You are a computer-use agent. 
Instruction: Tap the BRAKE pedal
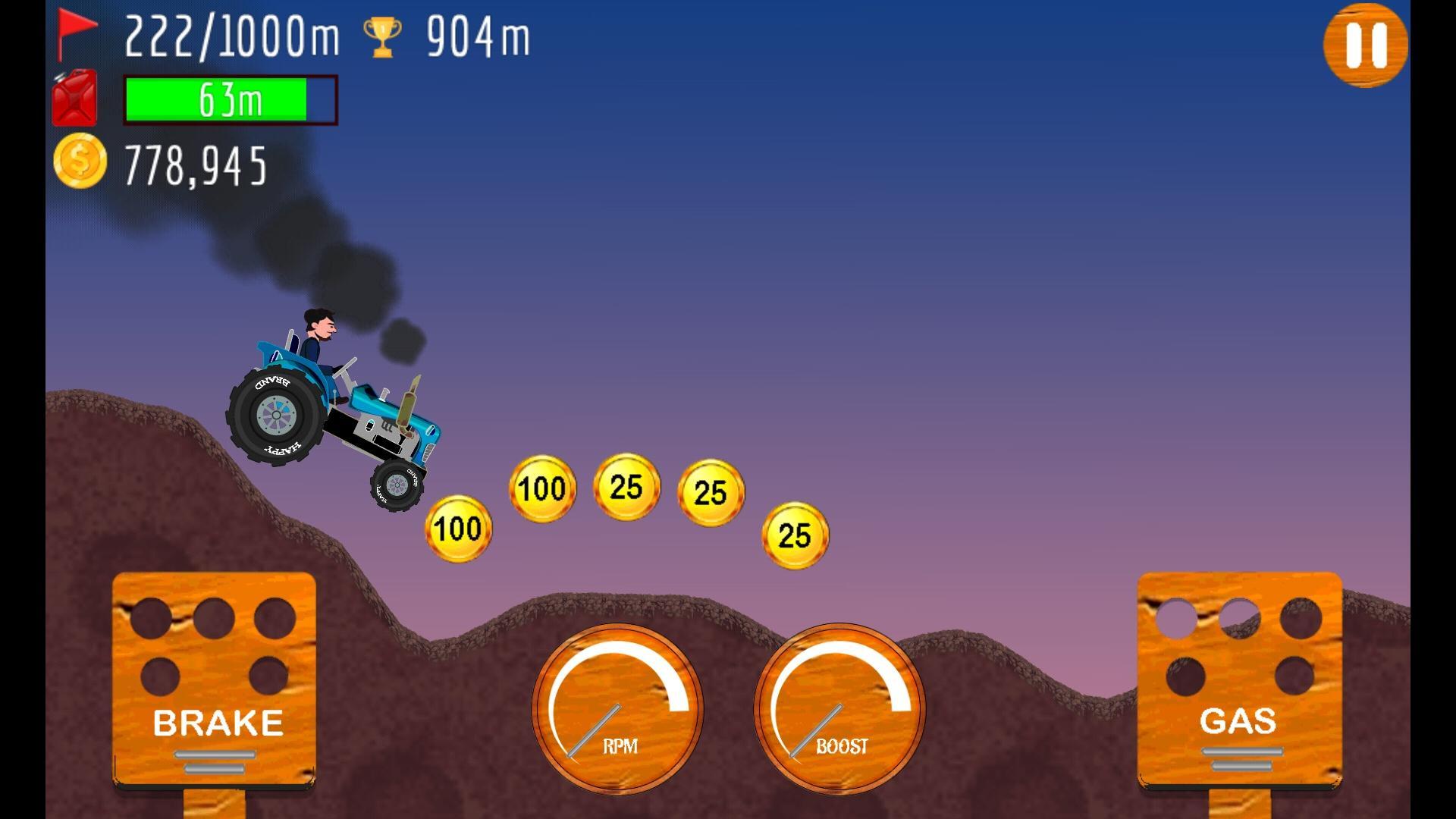215,679
